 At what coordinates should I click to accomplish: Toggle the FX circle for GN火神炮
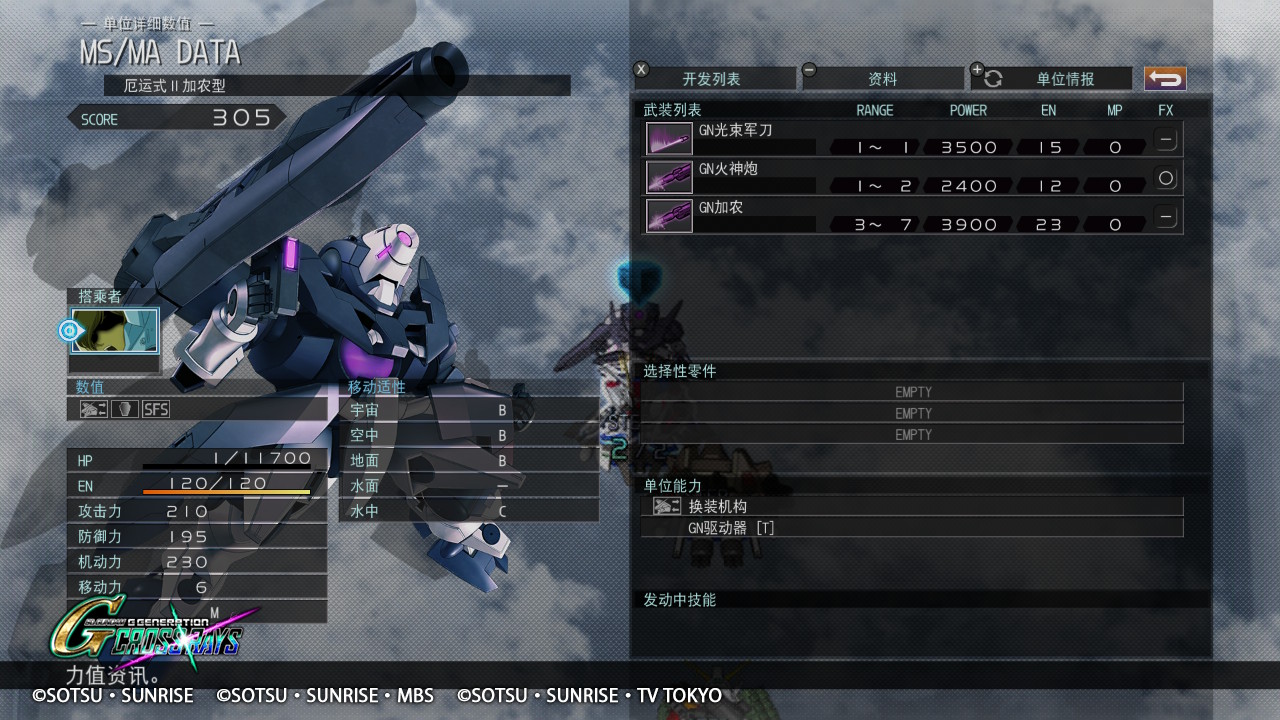1165,178
